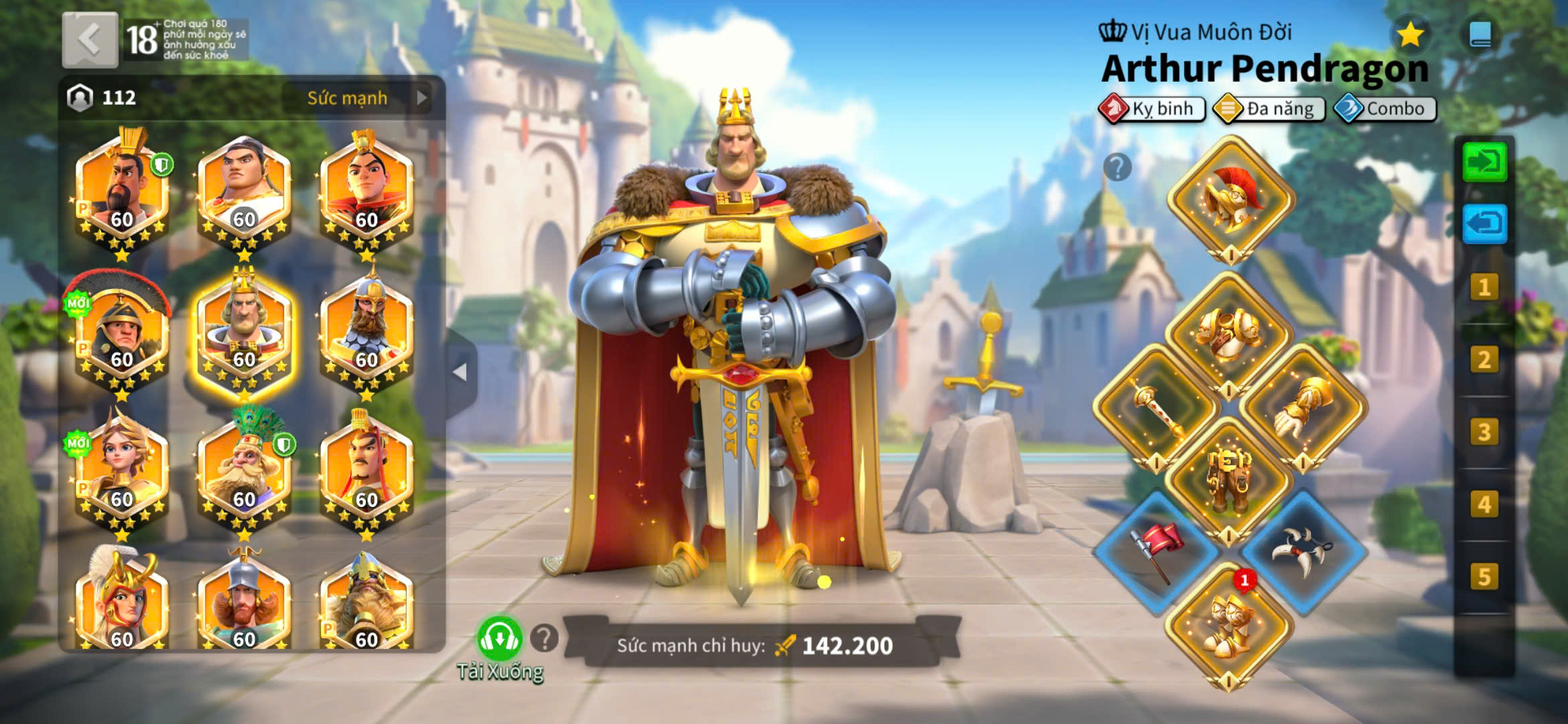This screenshot has height=724, width=1568.
Task: Select the golden helmet equipment slot
Action: (x=1231, y=198)
